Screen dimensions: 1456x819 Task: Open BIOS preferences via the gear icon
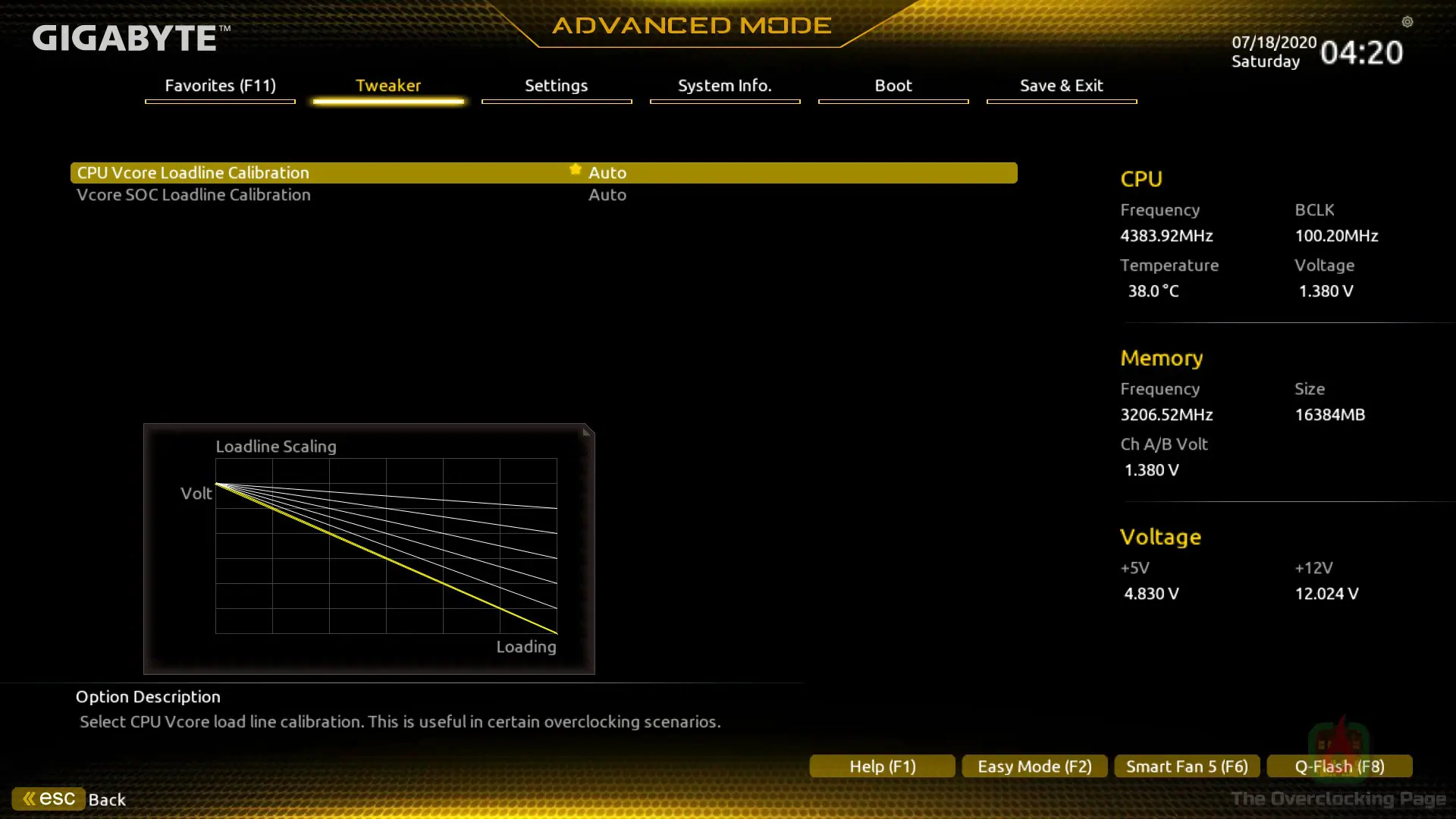point(1408,23)
